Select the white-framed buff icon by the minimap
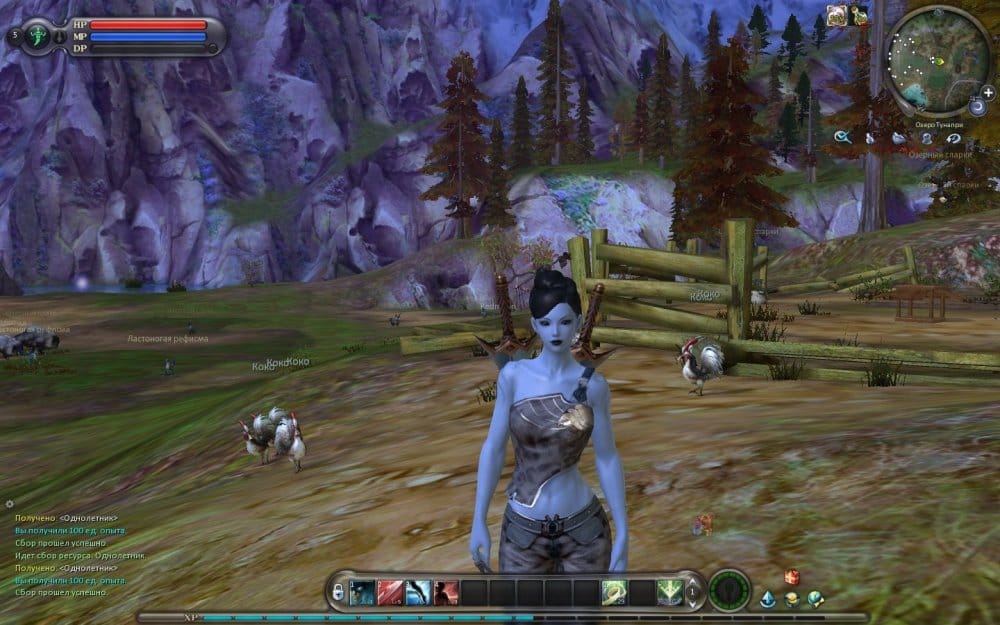Screen dimensions: 1000x625 click(x=837, y=14)
